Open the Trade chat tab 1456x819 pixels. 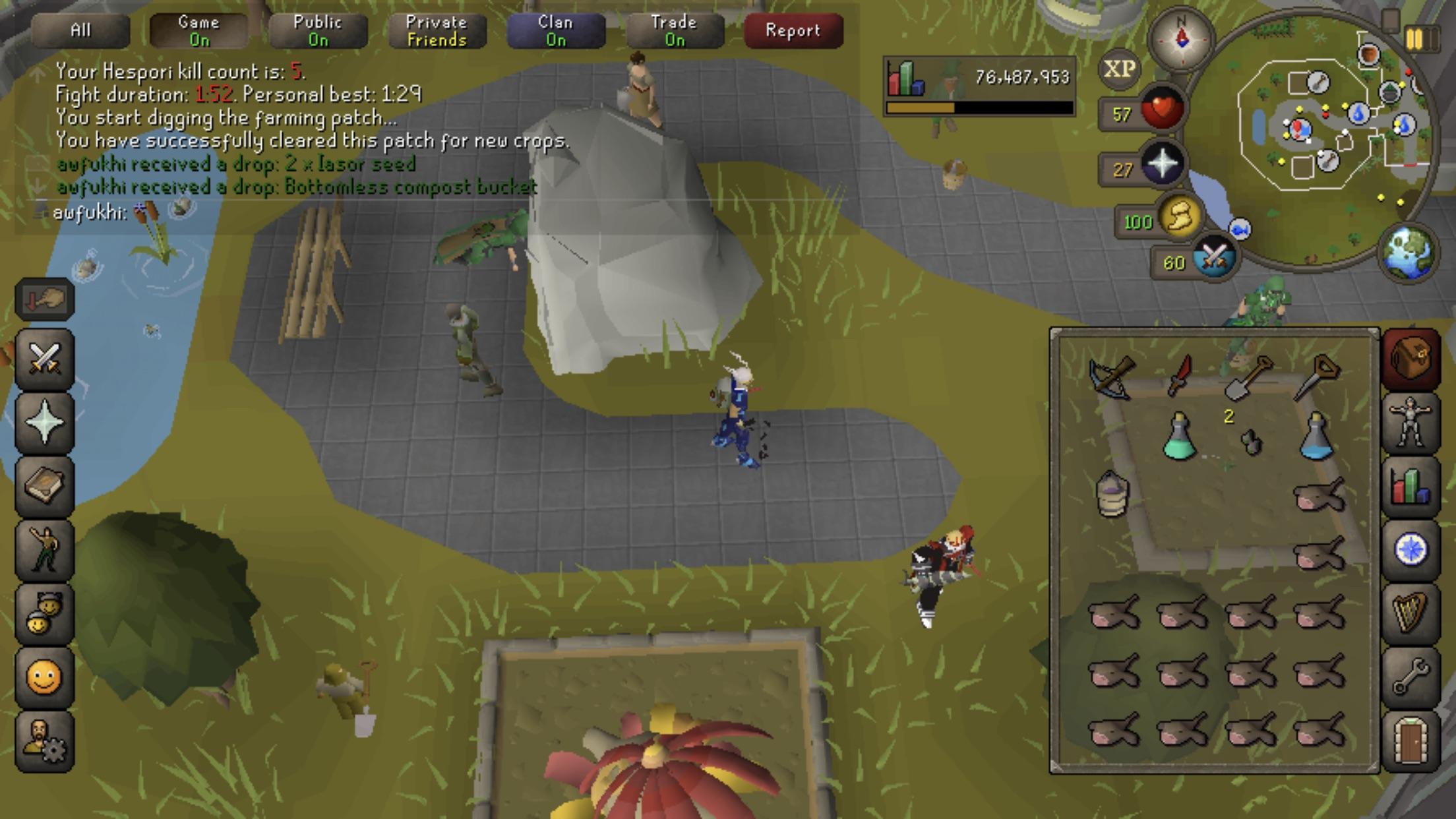[674, 30]
